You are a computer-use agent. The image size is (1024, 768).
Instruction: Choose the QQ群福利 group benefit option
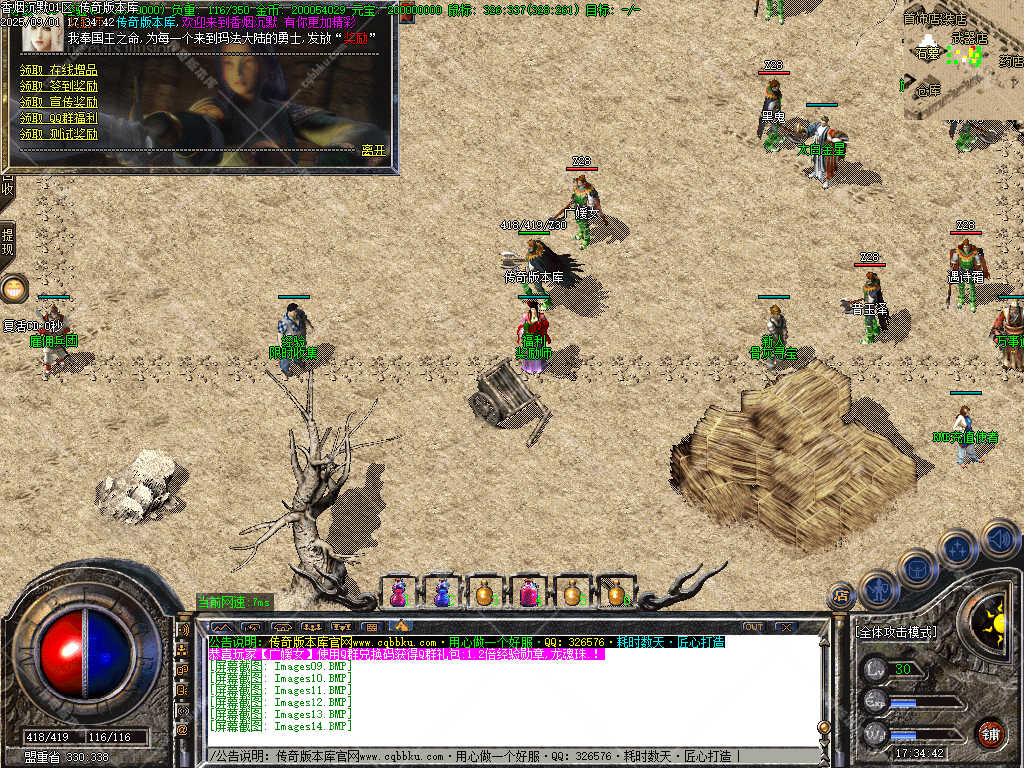click(59, 118)
